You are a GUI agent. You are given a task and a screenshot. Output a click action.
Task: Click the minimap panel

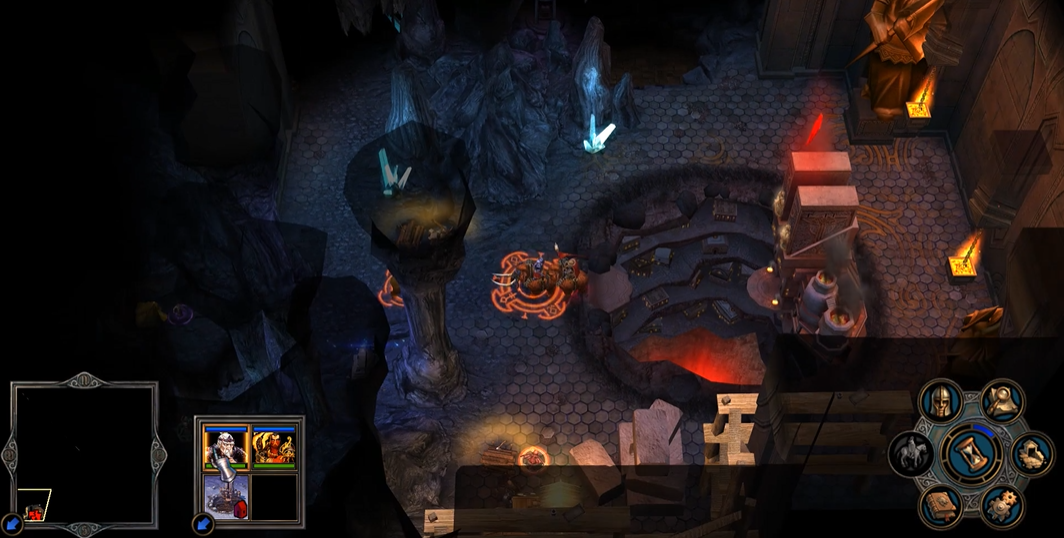pos(85,454)
